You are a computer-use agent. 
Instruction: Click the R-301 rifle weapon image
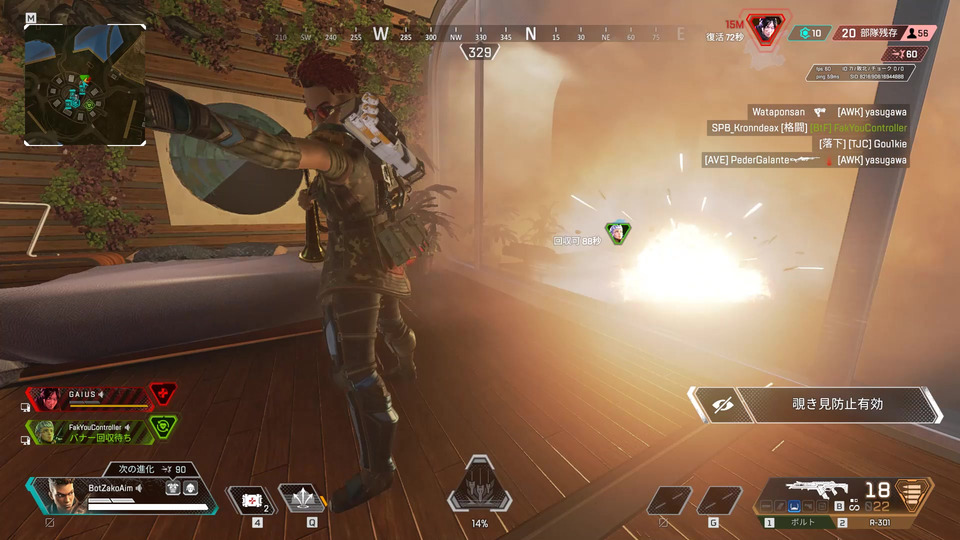(818, 490)
